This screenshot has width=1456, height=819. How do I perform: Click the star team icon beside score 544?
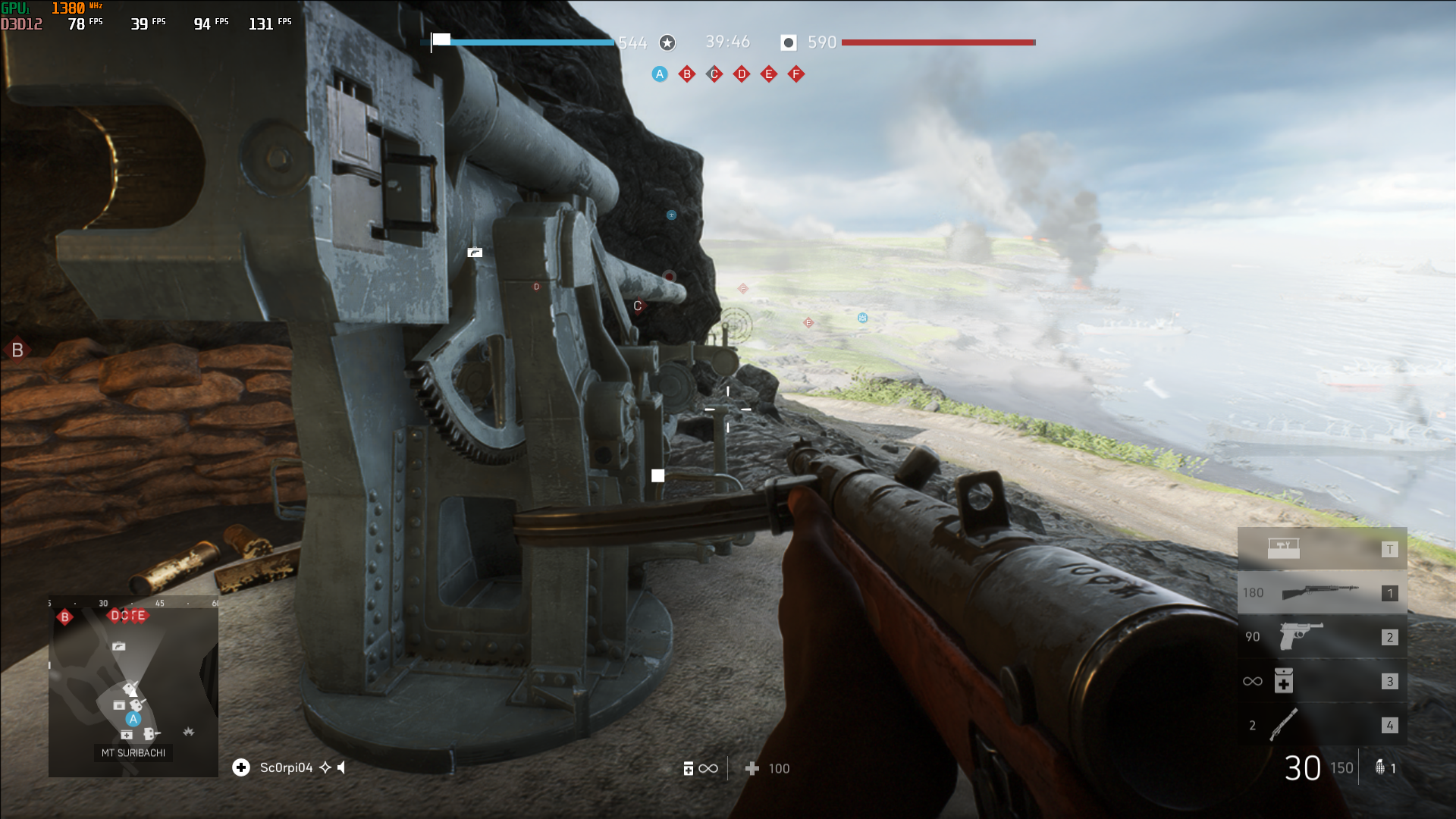coord(667,42)
